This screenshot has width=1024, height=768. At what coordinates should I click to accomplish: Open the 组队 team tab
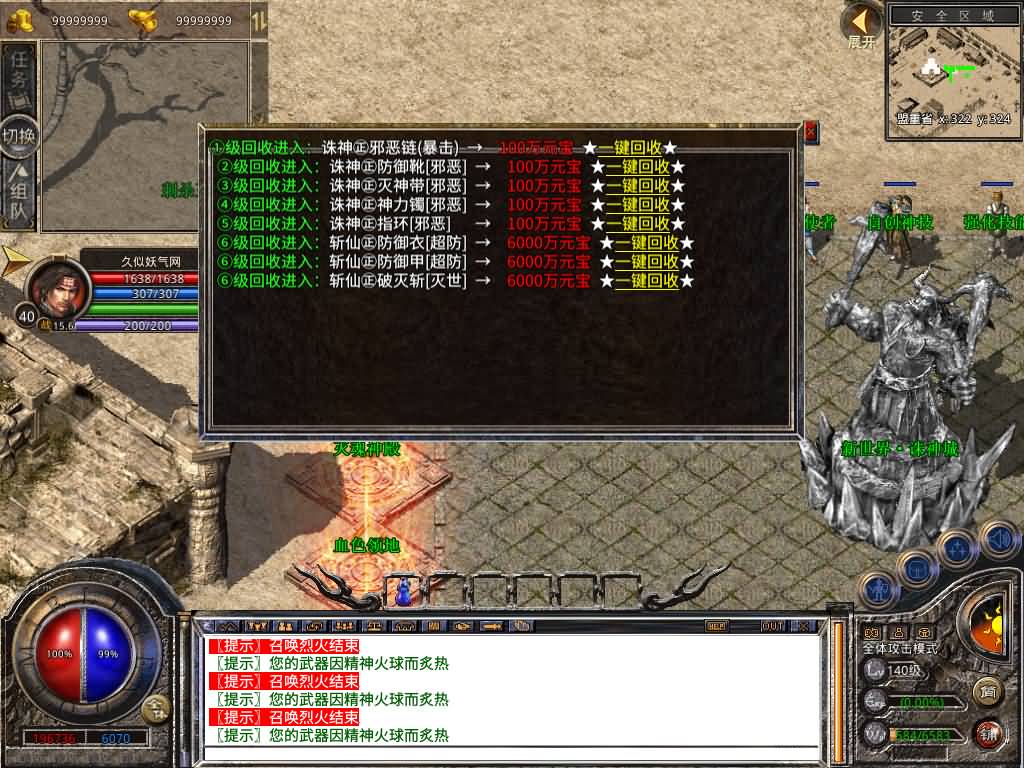point(19,197)
